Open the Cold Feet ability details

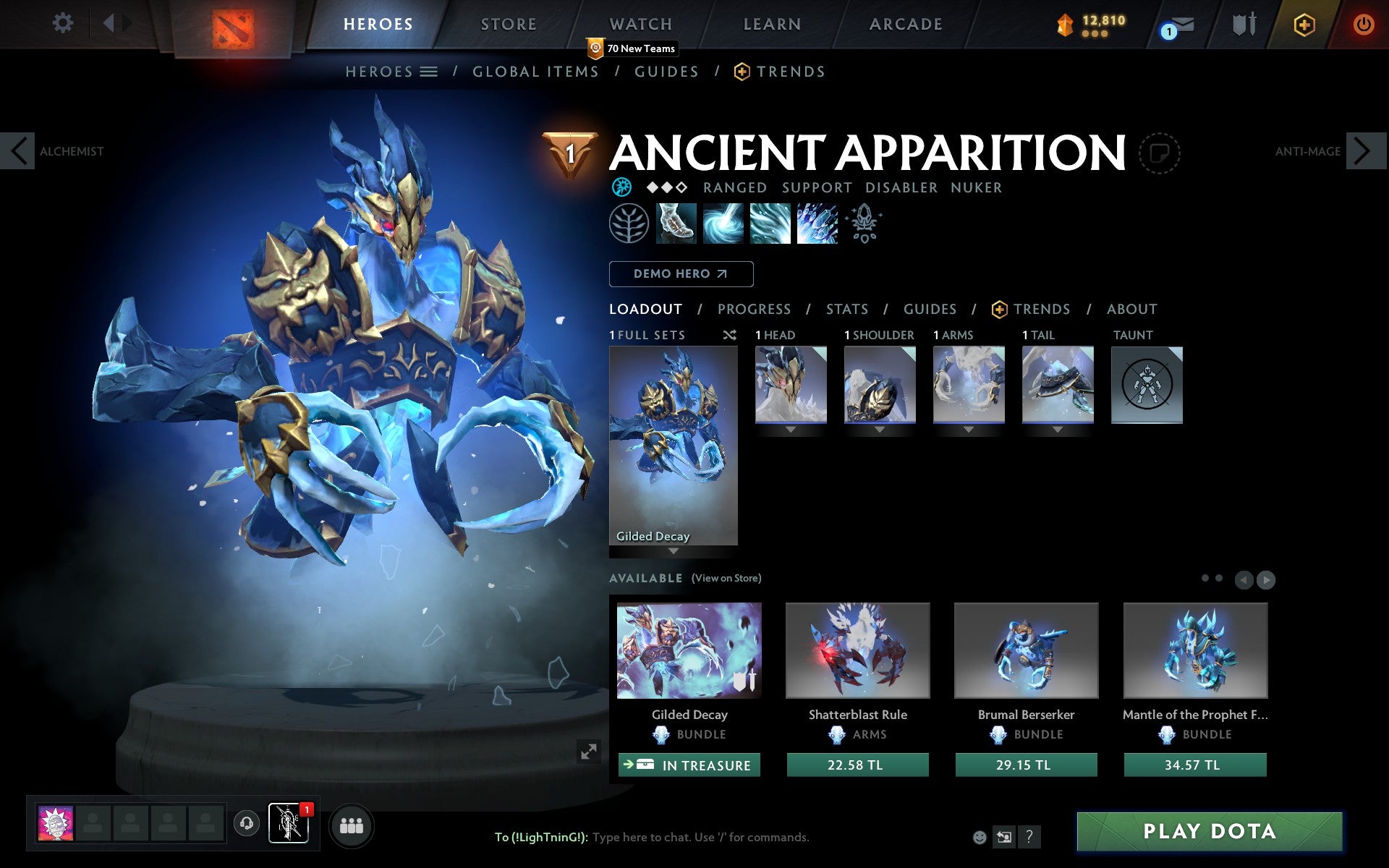click(676, 224)
